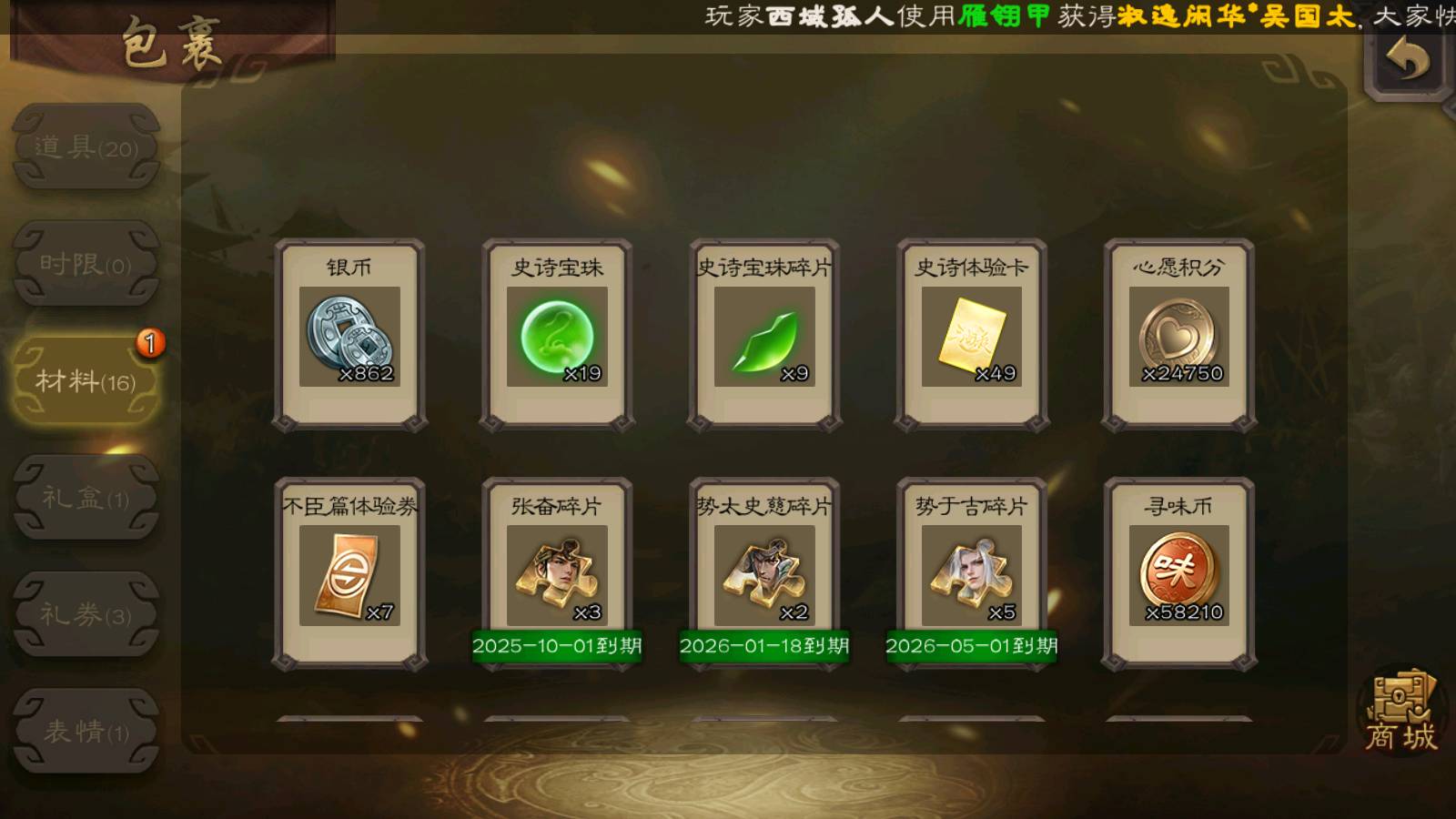Select the 心愿积分 heart coin
1456x819 pixels.
click(x=1179, y=335)
